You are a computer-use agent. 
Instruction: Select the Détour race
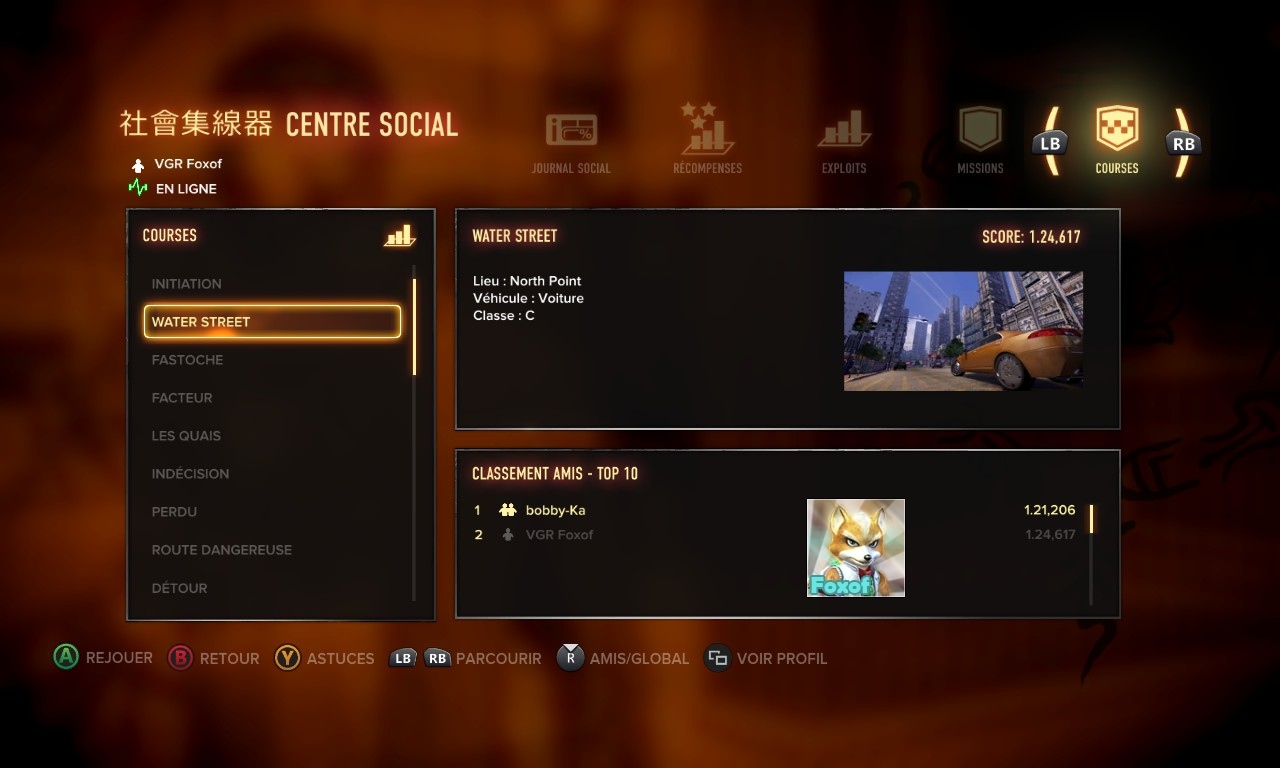coord(180,588)
